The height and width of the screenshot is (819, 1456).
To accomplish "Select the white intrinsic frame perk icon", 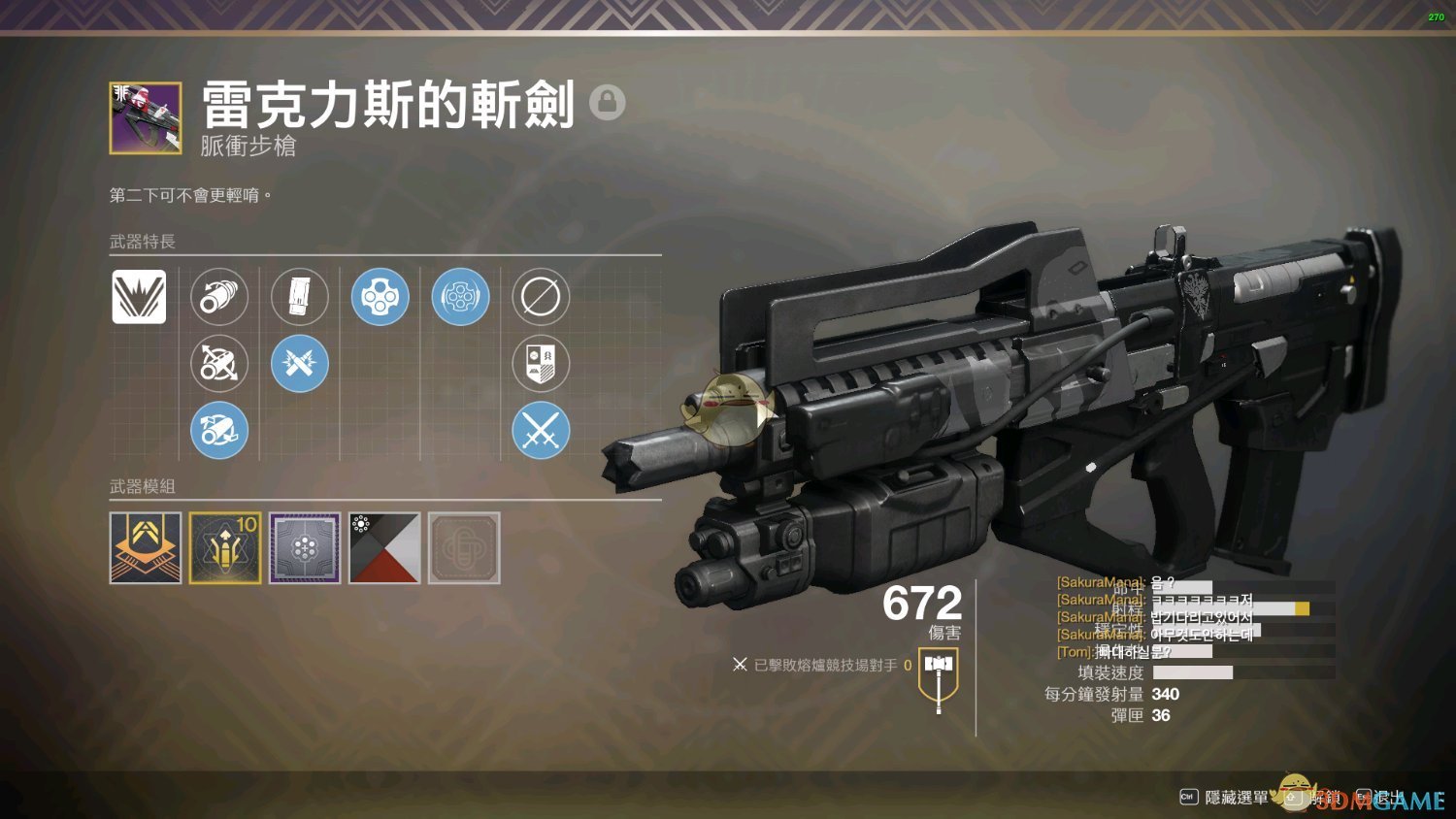I will click(139, 296).
